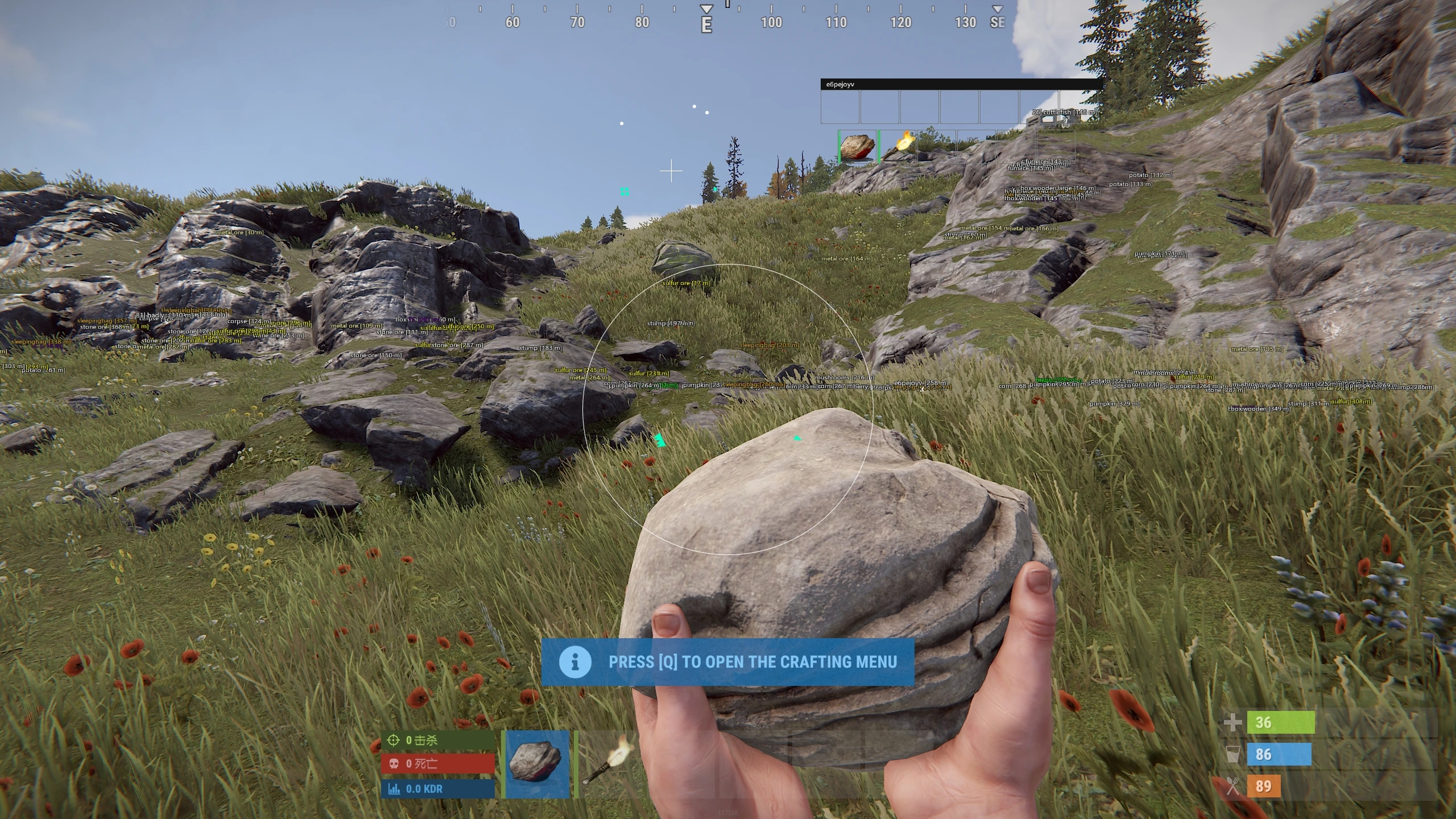Click the round info icon on the crafting tip
Viewport: 1456px width, 819px height.
point(576,661)
